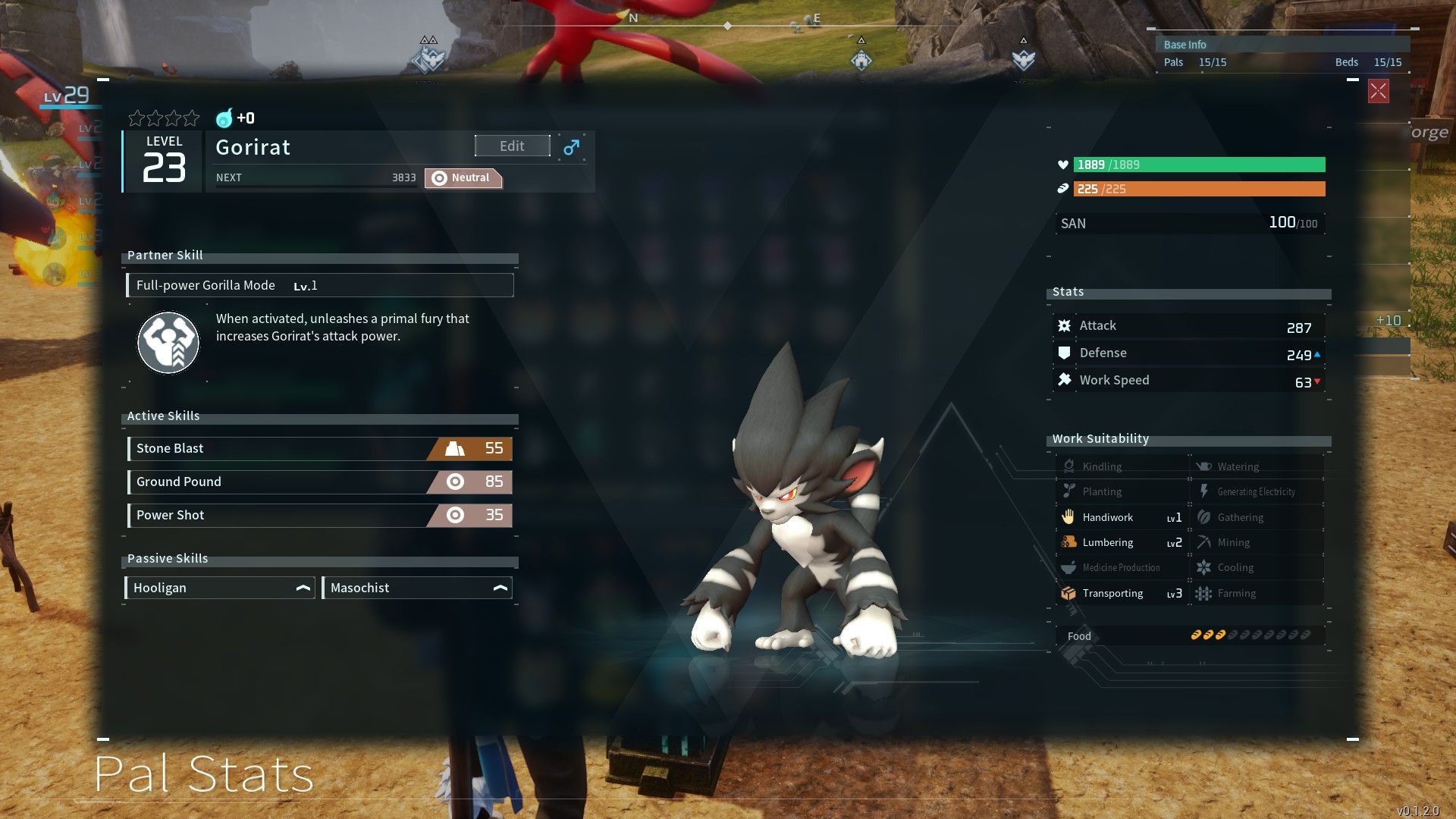Toggle the first star rating for Gorirat

click(x=137, y=118)
